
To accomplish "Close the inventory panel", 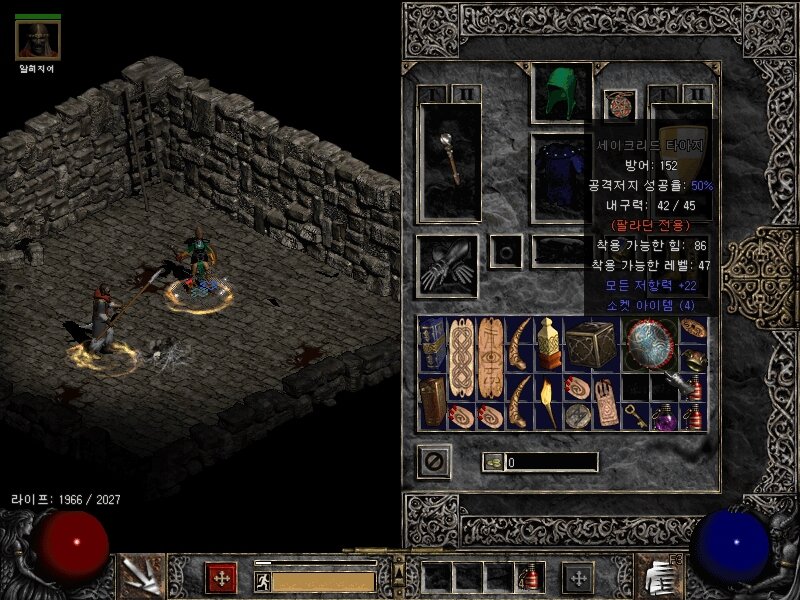I will point(435,461).
